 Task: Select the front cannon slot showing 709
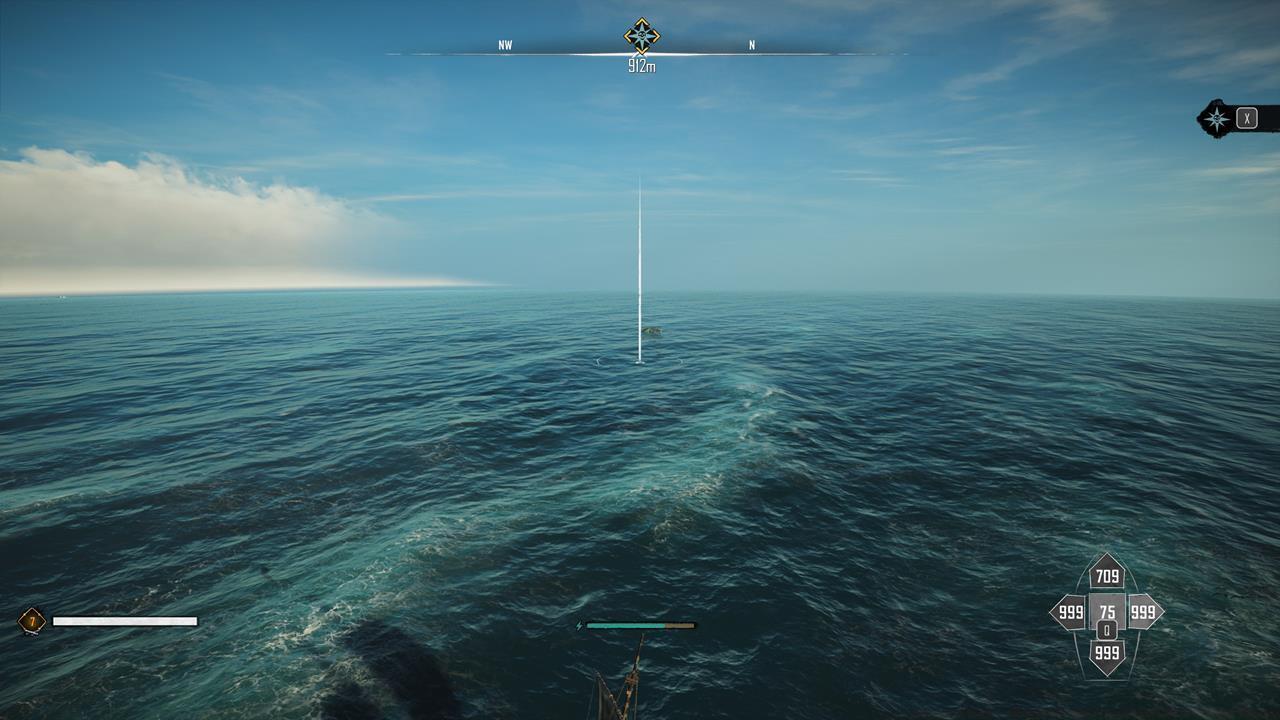click(x=1106, y=575)
